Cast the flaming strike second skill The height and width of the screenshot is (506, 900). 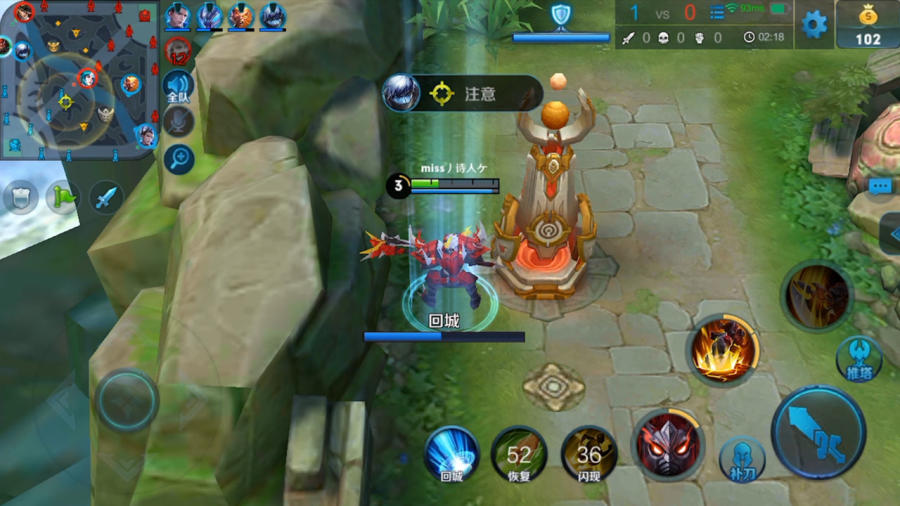(723, 350)
